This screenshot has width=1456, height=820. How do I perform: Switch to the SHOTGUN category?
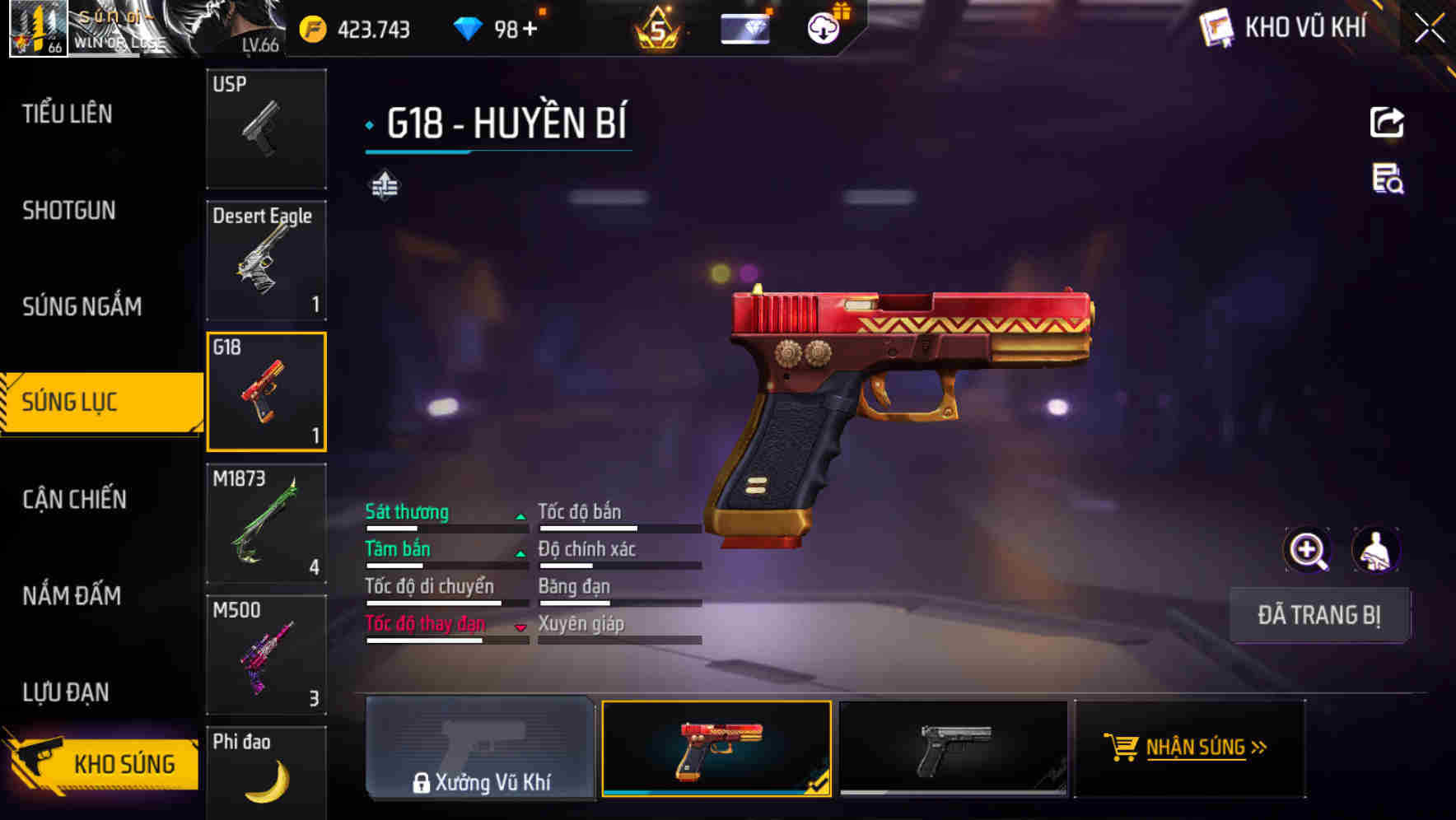tap(69, 211)
